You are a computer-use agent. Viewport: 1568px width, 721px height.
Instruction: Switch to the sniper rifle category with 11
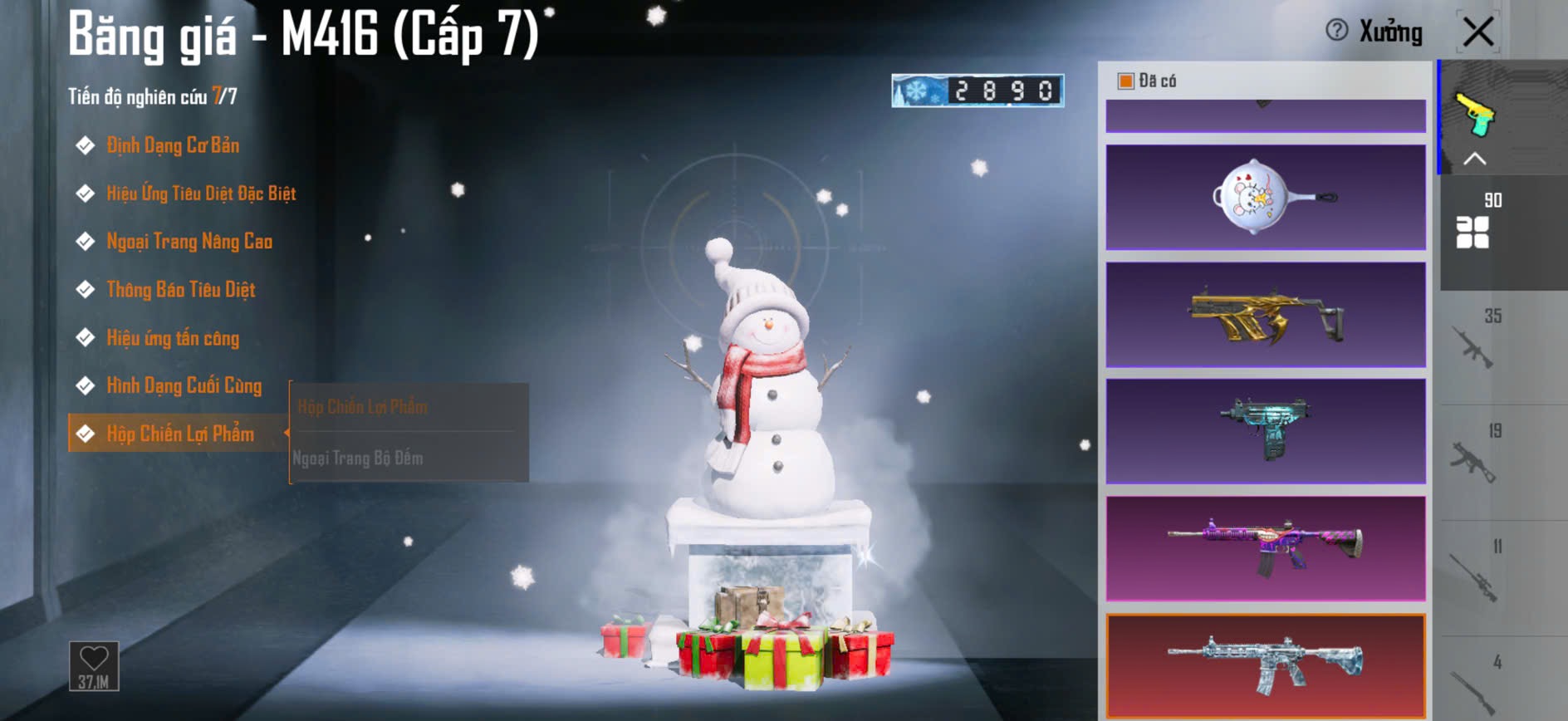pyautogui.click(x=1474, y=577)
